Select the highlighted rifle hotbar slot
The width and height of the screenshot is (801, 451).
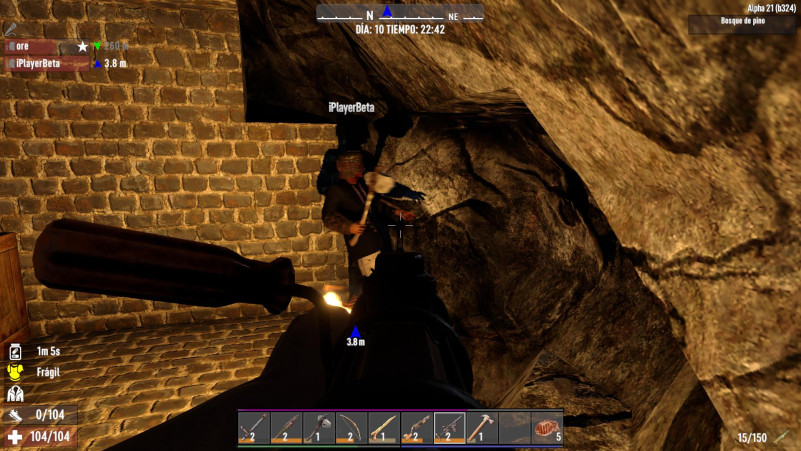pyautogui.click(x=450, y=427)
